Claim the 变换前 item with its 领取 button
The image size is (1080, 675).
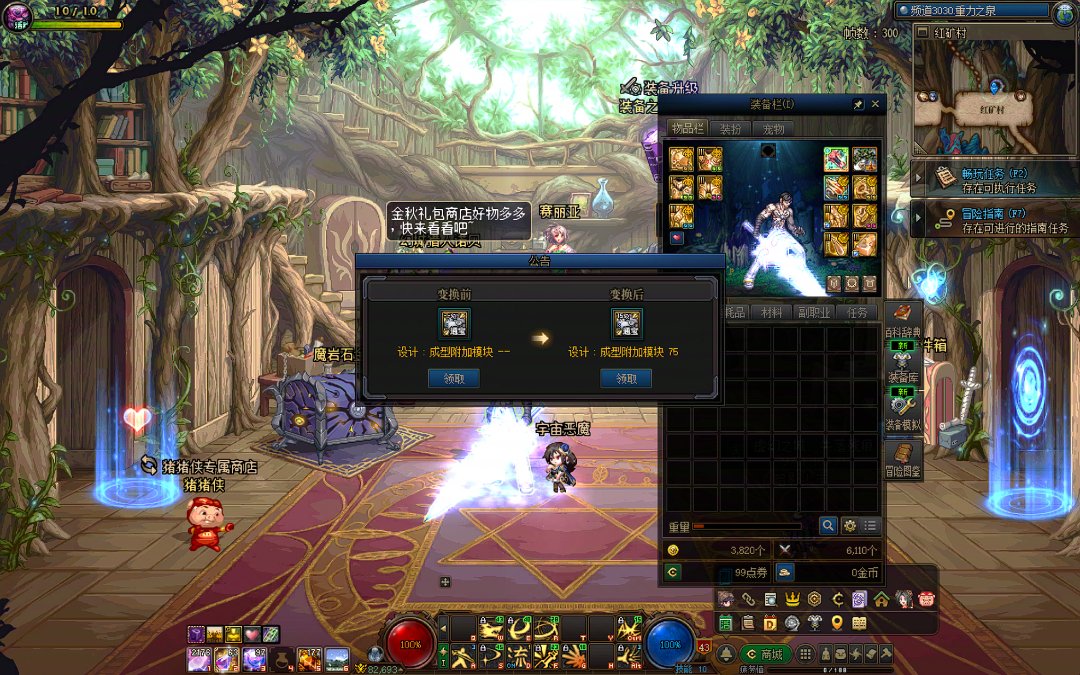click(x=453, y=378)
